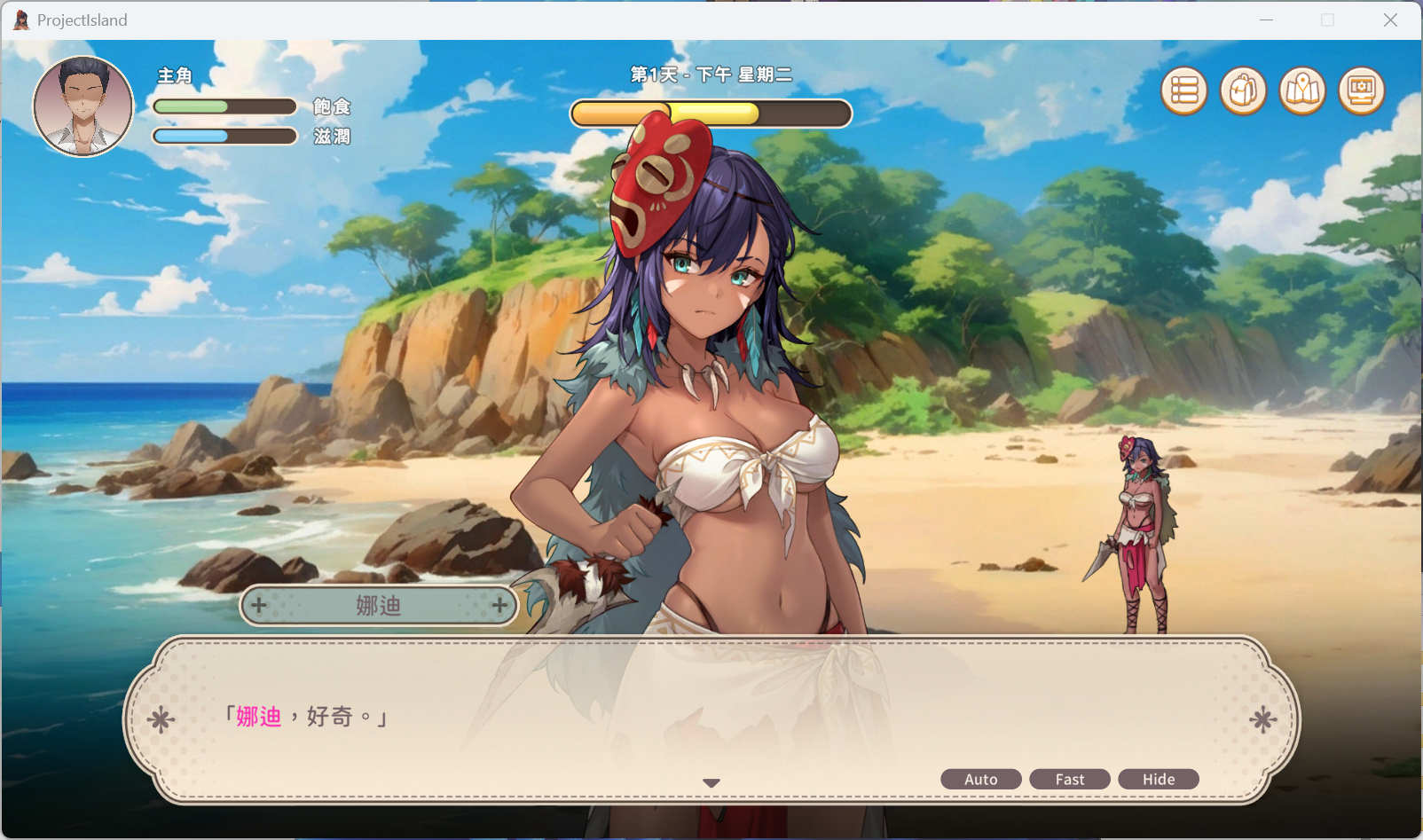Click the protagonist portrait

tap(83, 106)
